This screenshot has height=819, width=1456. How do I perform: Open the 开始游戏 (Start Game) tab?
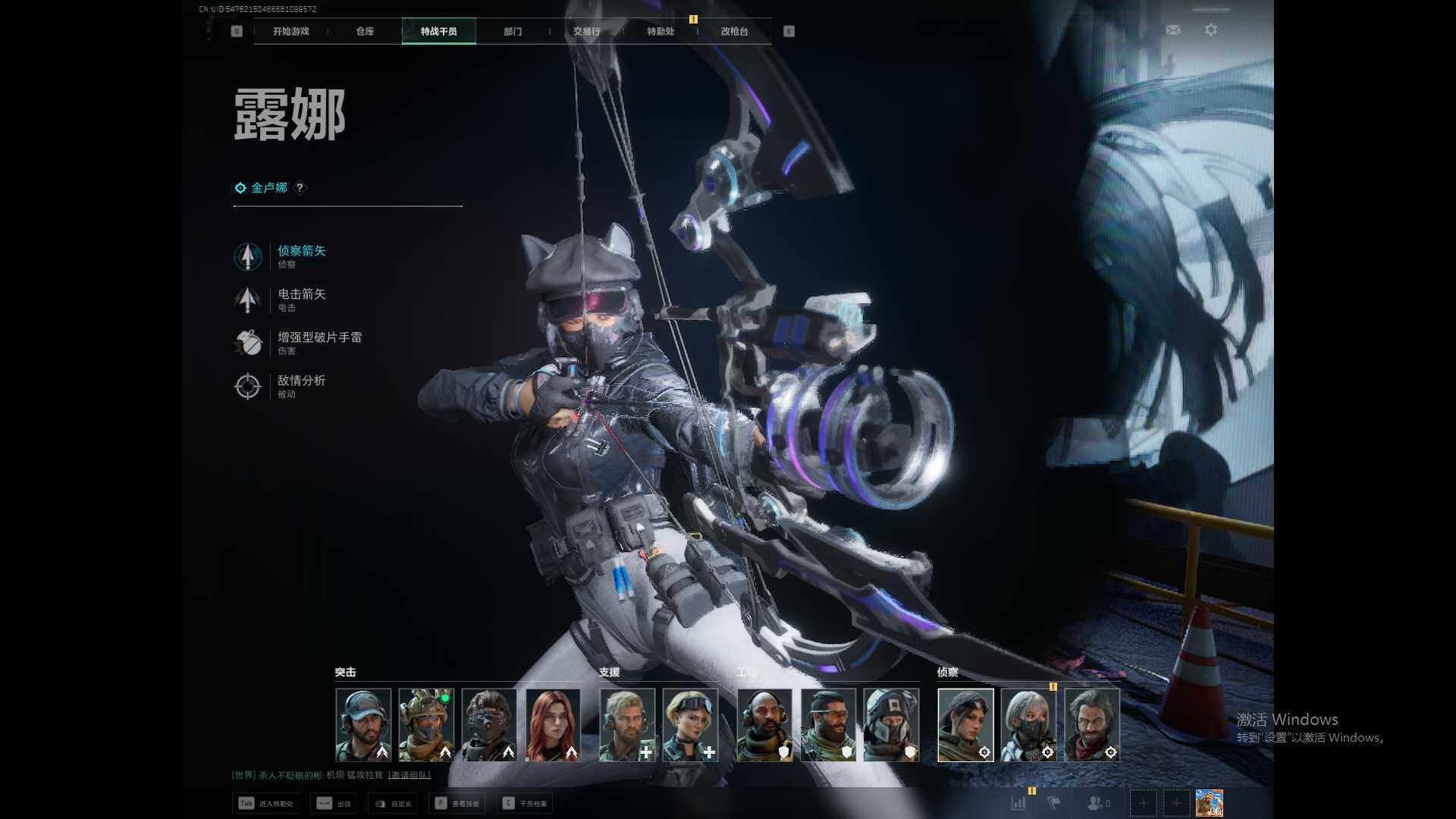(x=291, y=31)
